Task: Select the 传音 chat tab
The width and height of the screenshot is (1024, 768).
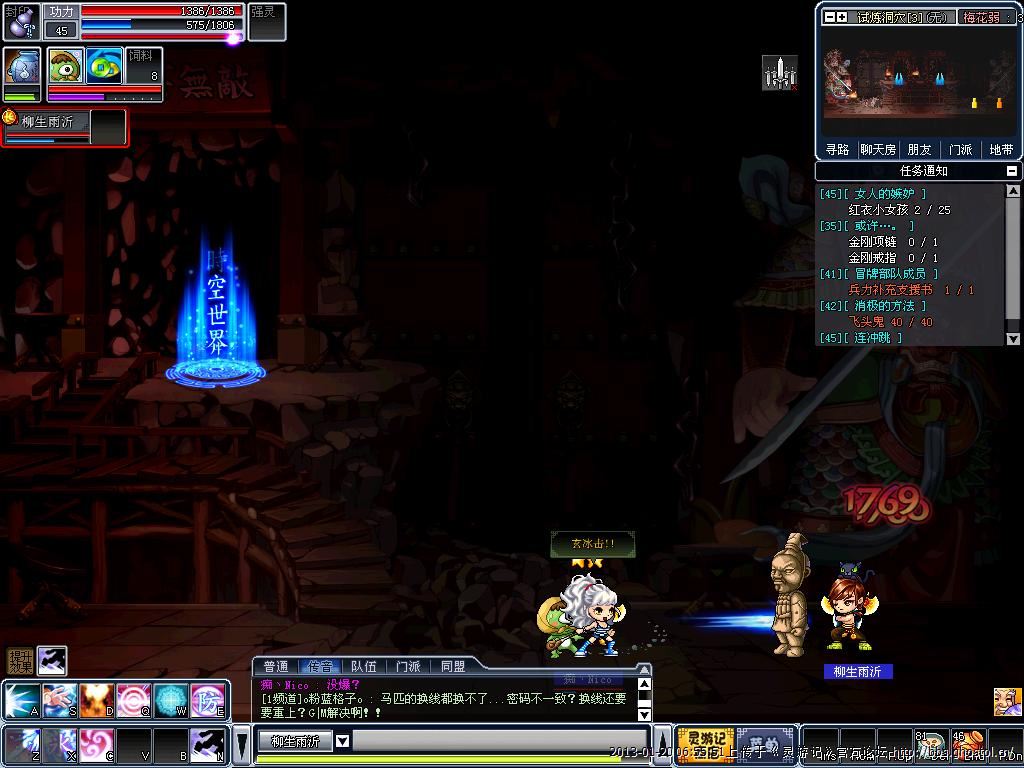Action: [x=320, y=666]
